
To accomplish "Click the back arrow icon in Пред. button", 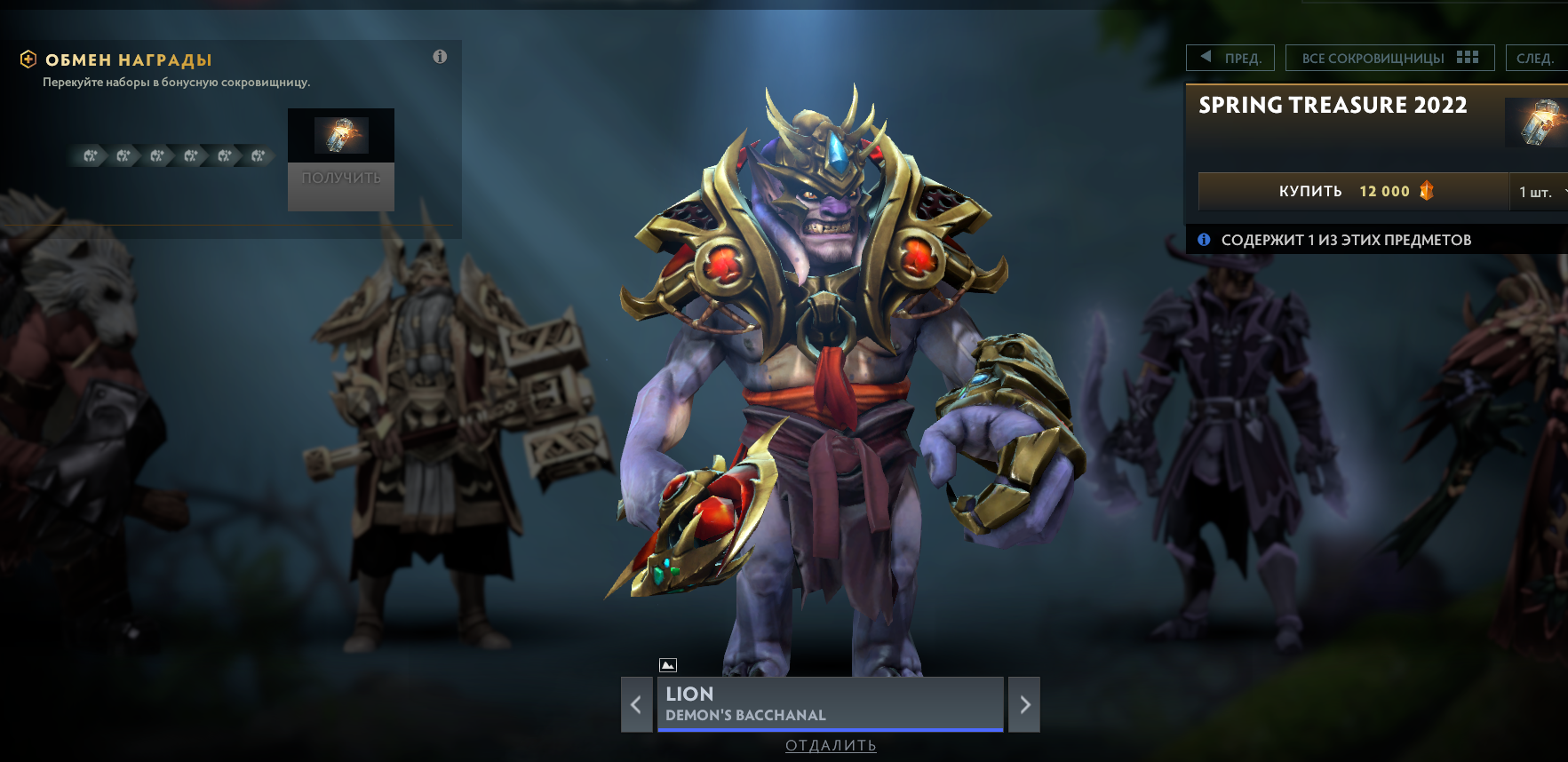I will point(1205,56).
